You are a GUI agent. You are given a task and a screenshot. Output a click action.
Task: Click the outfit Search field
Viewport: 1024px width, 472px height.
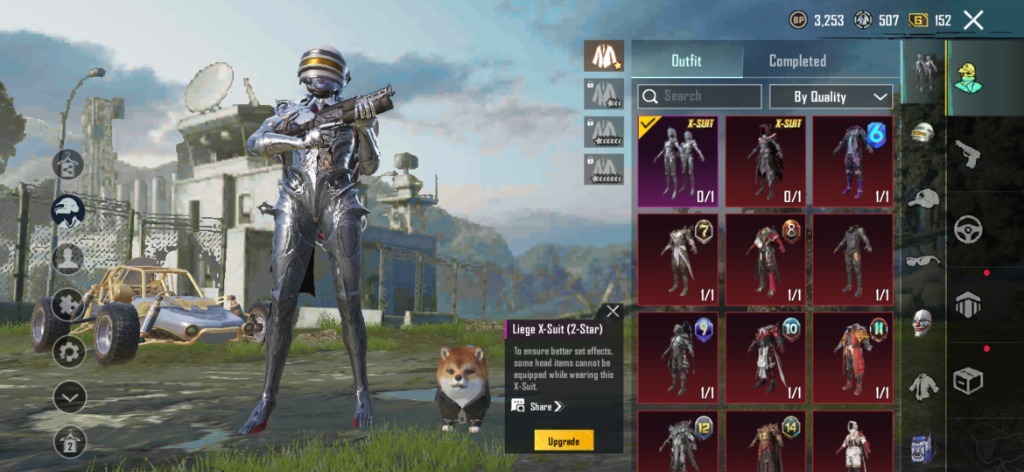click(x=700, y=96)
